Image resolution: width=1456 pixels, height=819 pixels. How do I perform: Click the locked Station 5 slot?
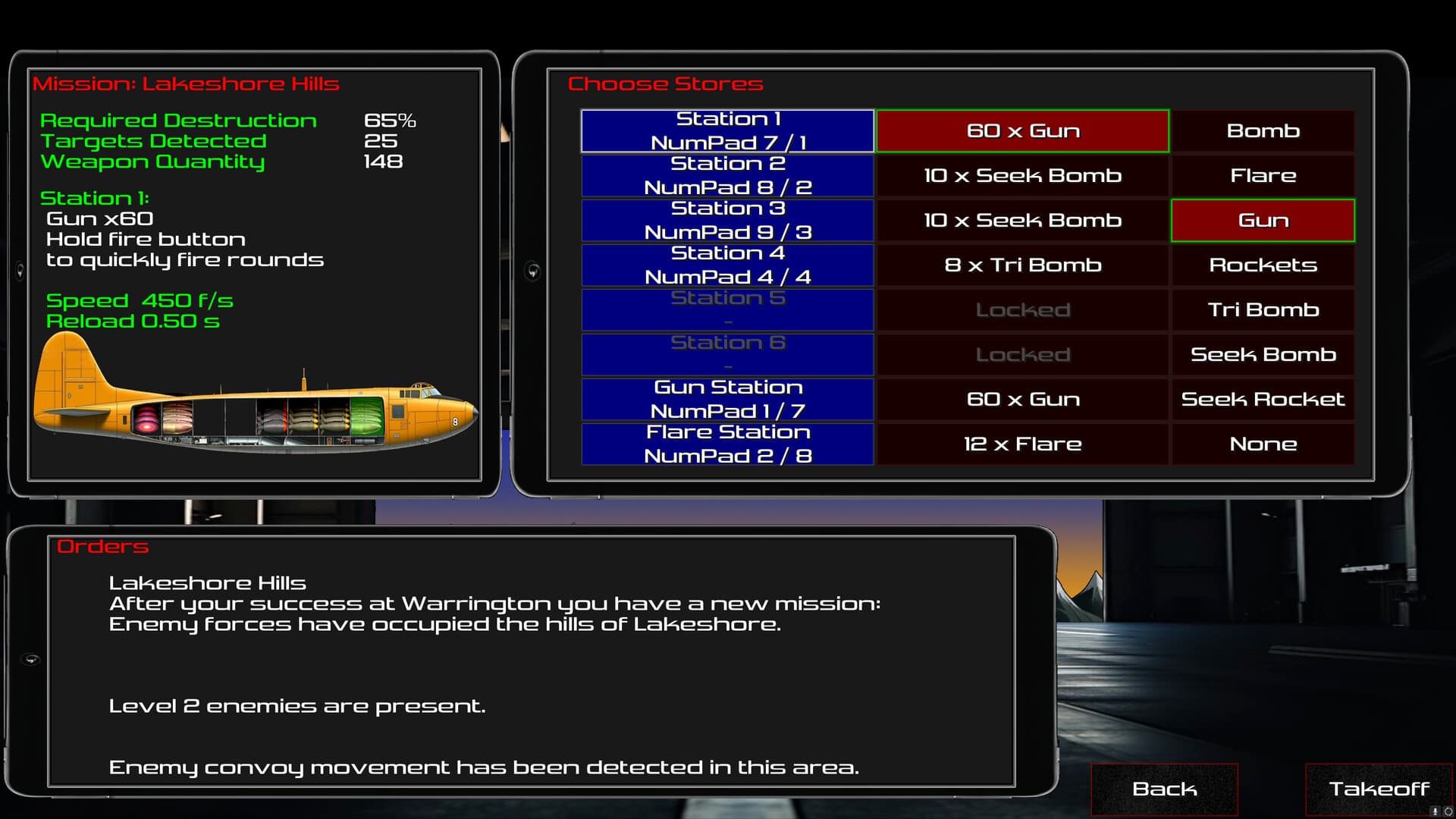[726, 309]
